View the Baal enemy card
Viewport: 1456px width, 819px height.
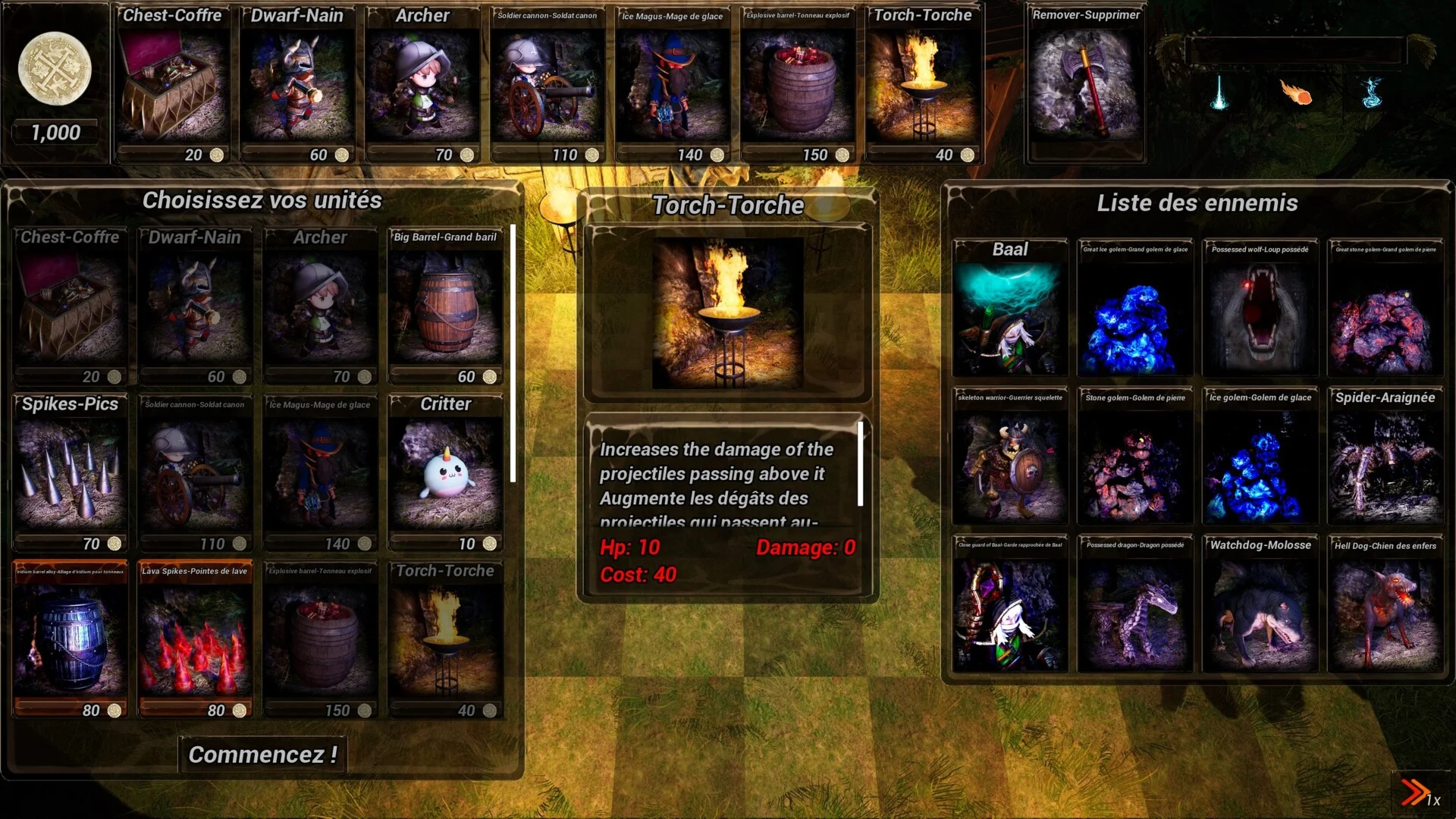click(1010, 309)
